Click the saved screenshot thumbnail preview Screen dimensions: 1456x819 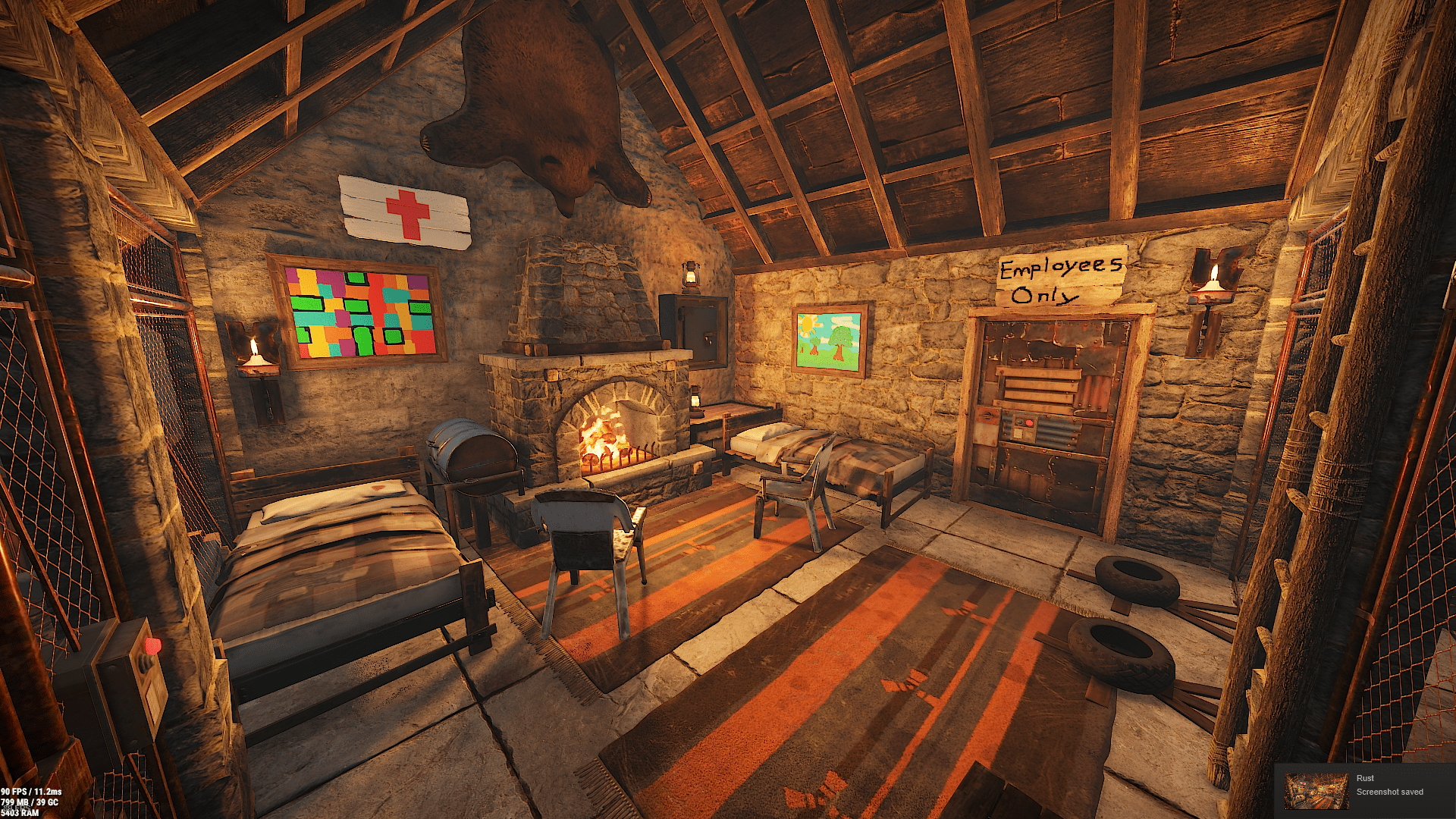pyautogui.click(x=1316, y=791)
